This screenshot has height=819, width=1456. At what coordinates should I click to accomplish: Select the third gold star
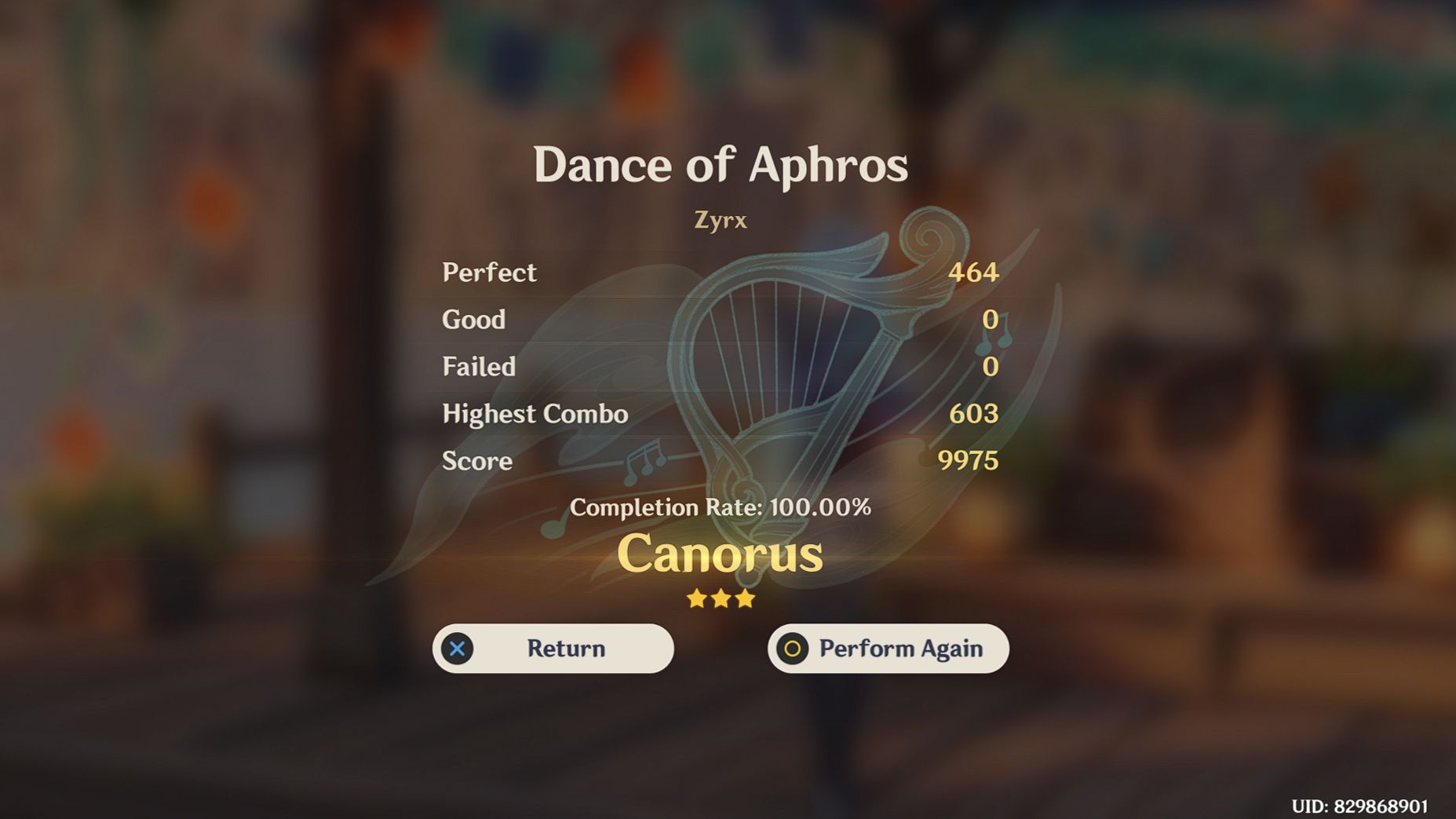pyautogui.click(x=746, y=599)
